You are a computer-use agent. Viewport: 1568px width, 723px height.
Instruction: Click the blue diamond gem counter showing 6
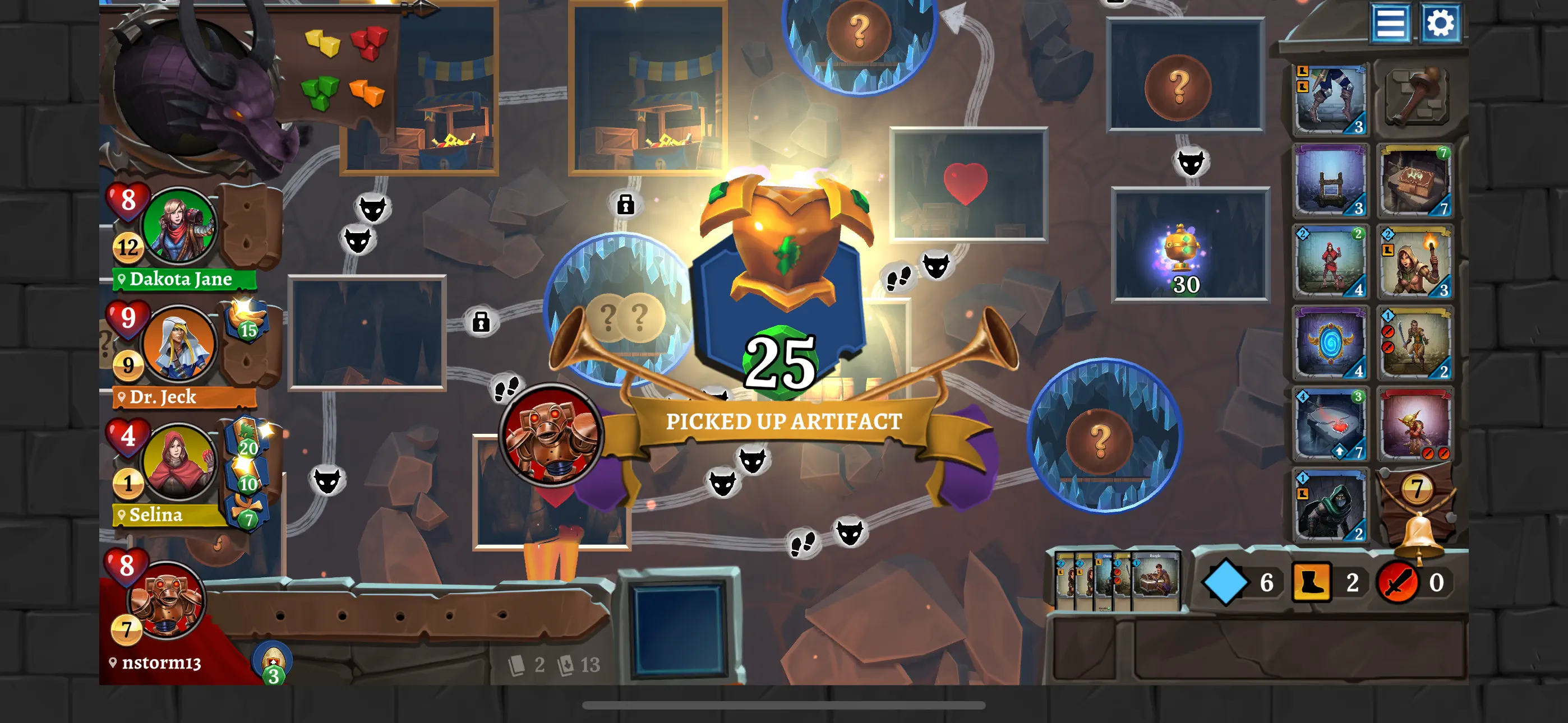1226,582
